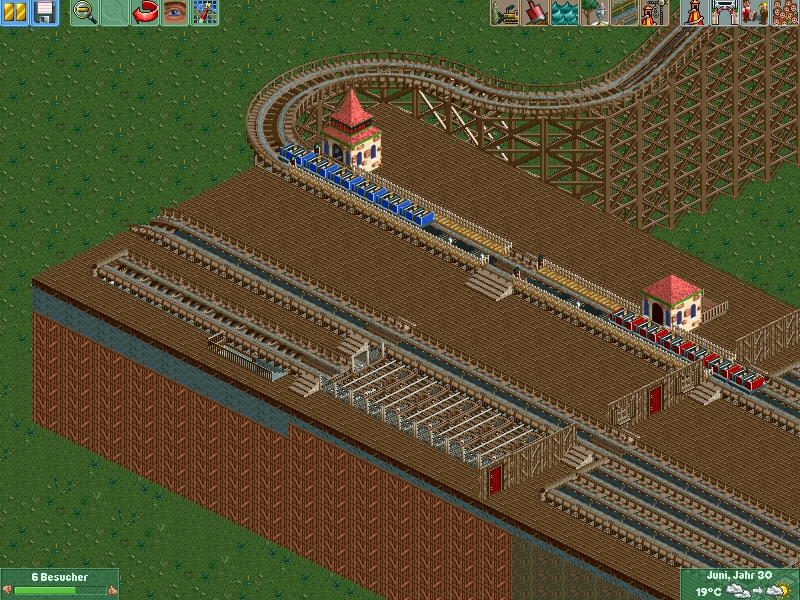Select the bulldozer clear scenery tool

pos(505,13)
